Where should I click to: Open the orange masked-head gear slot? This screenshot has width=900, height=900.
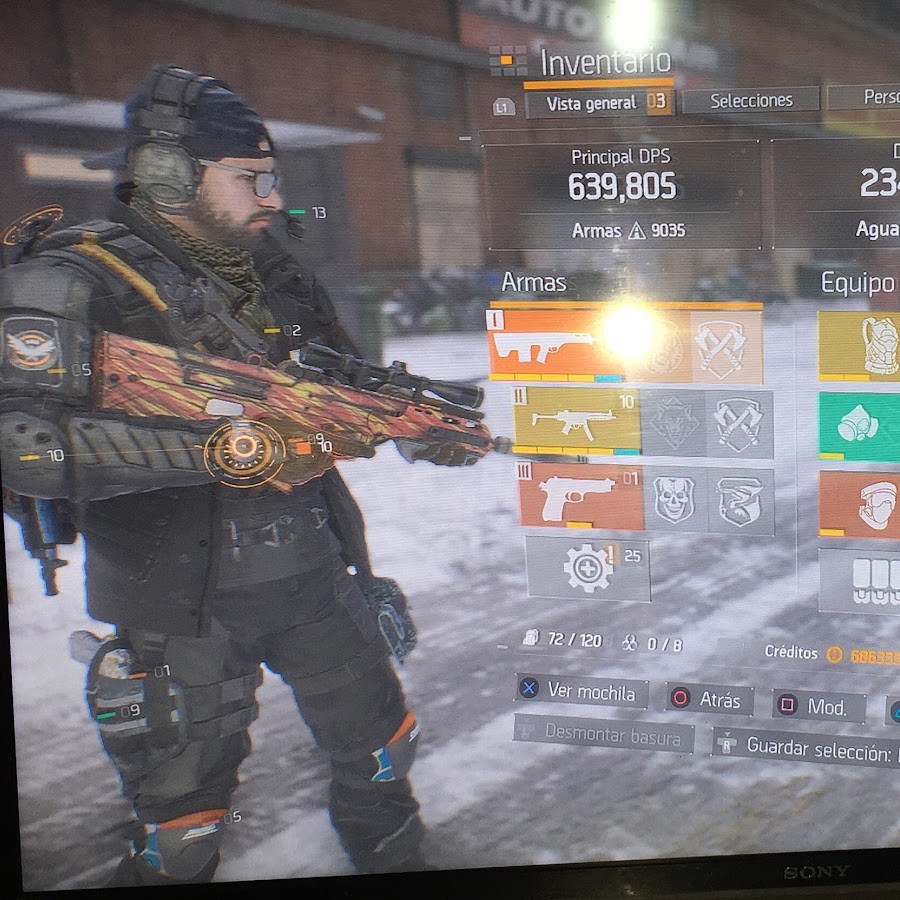tap(860, 503)
